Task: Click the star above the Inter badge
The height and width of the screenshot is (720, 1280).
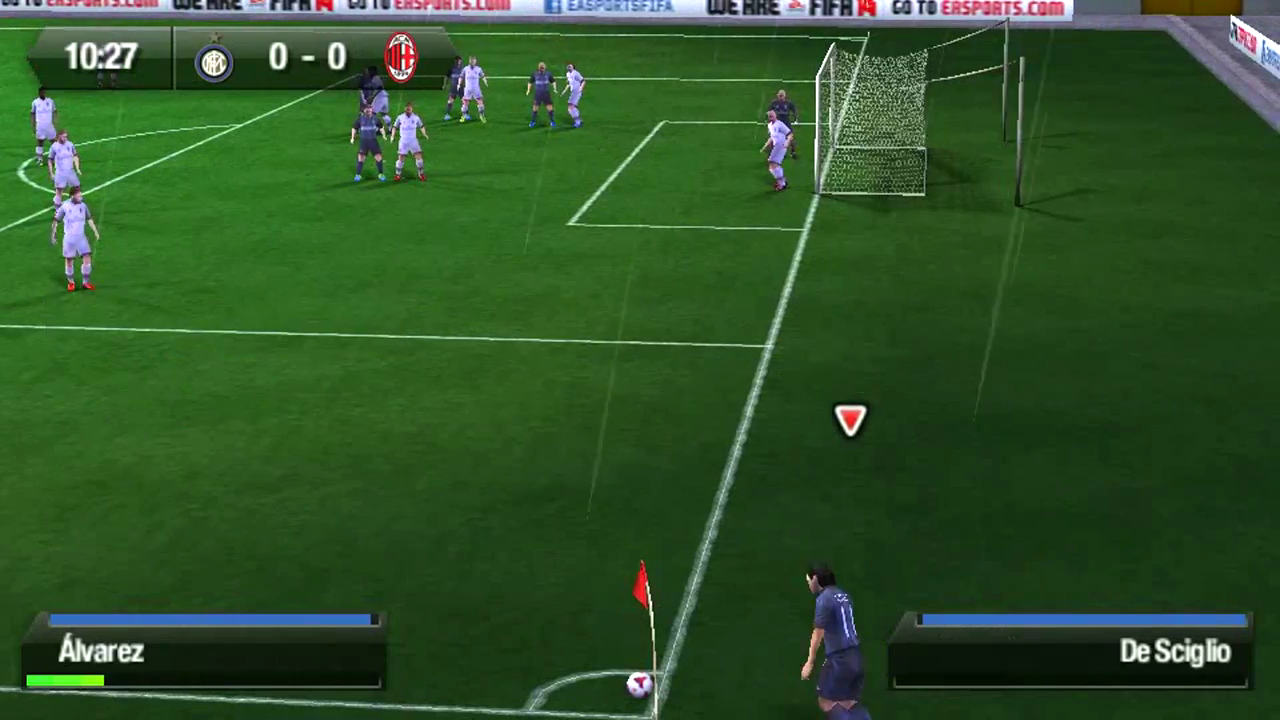Action: tap(215, 37)
